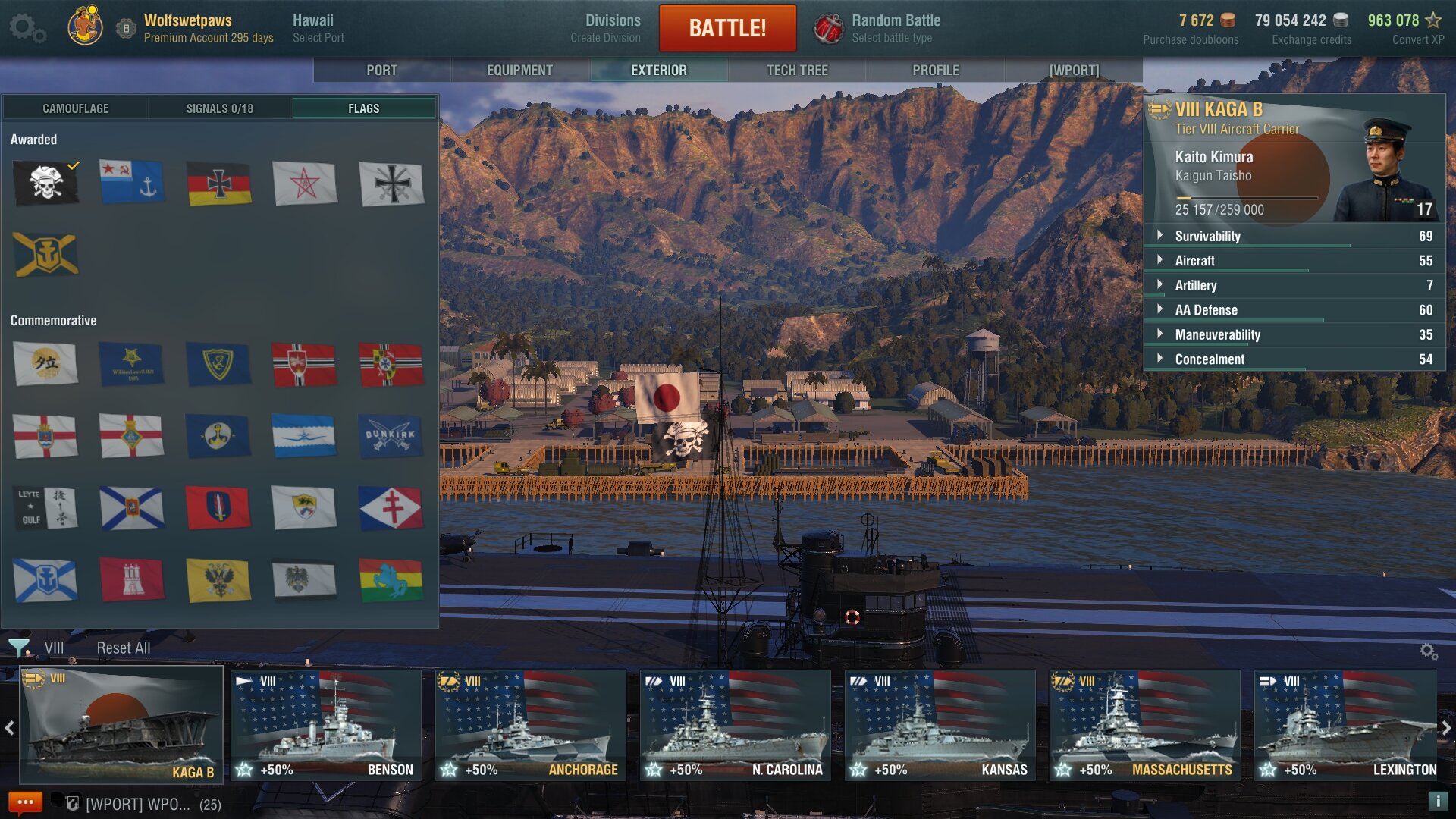This screenshot has width=1456, height=819.
Task: Show the Signals 0/18 tab
Action: tap(219, 108)
